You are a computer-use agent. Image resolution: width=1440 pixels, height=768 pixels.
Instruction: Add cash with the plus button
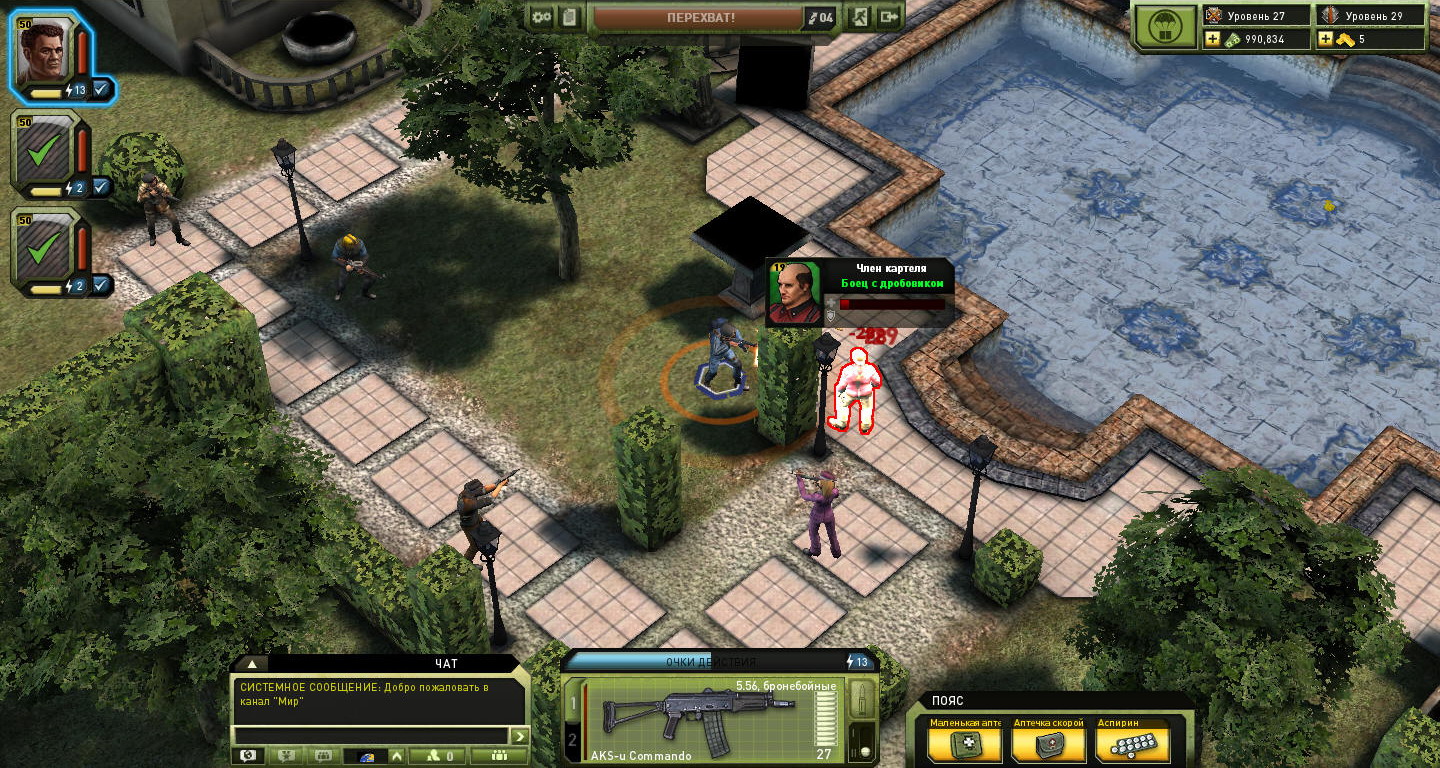click(1213, 39)
